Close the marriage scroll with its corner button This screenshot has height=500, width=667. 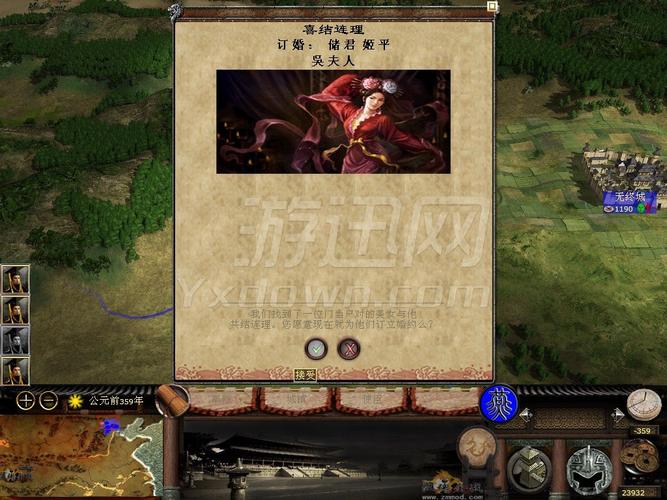pyautogui.click(x=492, y=6)
